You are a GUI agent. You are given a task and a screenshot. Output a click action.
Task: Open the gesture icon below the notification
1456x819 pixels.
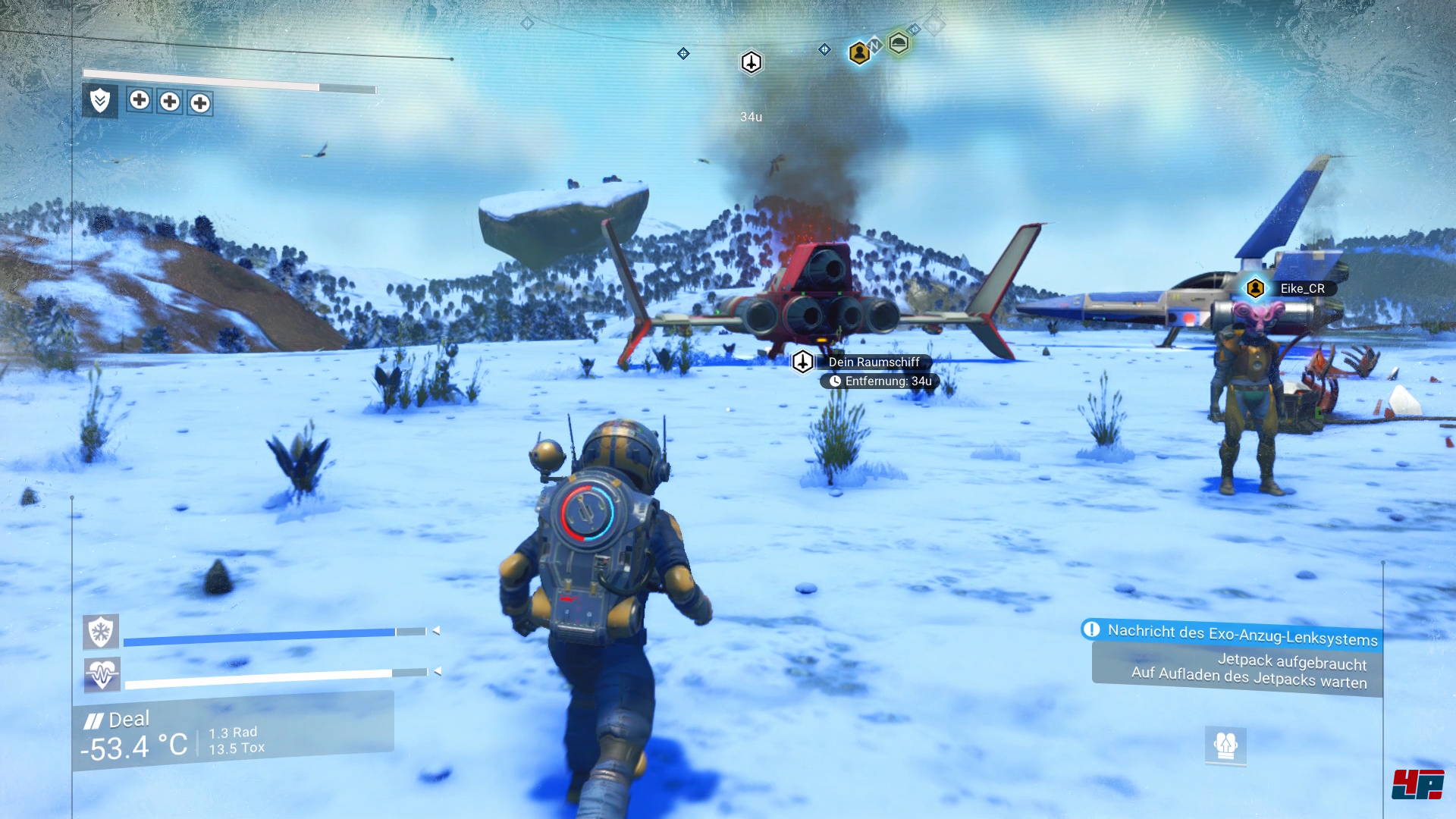point(1225,745)
